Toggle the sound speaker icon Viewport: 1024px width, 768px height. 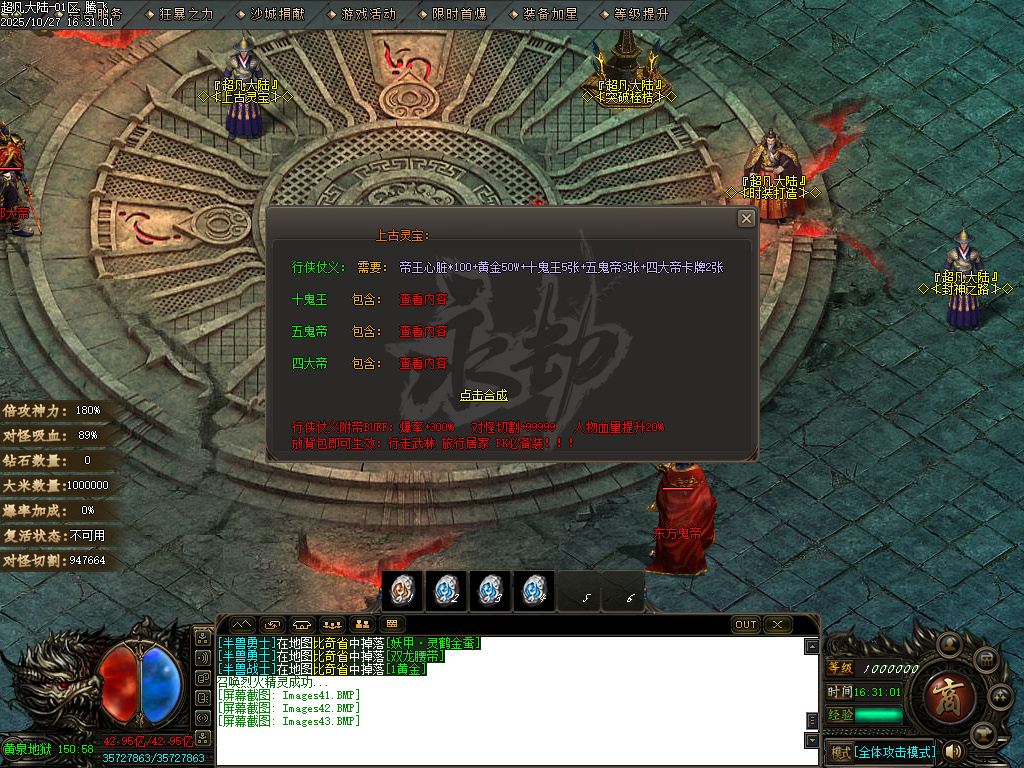pos(953,751)
